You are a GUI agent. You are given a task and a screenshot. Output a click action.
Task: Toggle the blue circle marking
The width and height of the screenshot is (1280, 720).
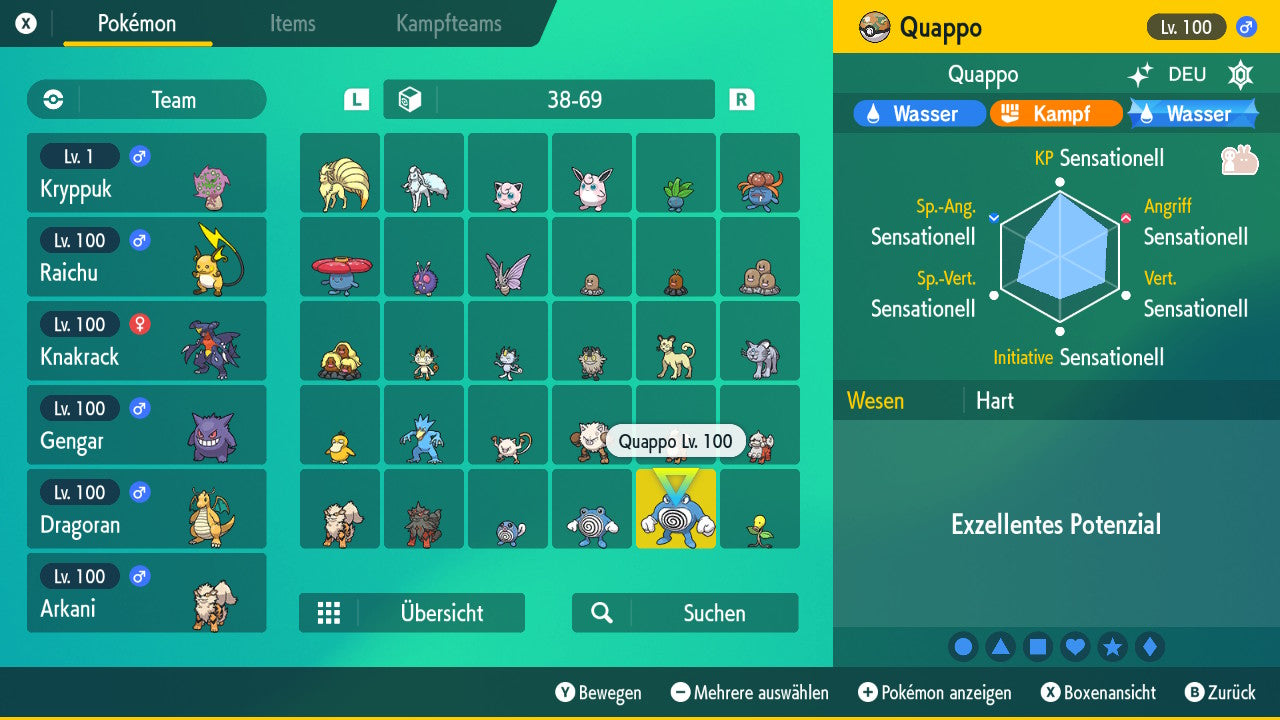[963, 646]
